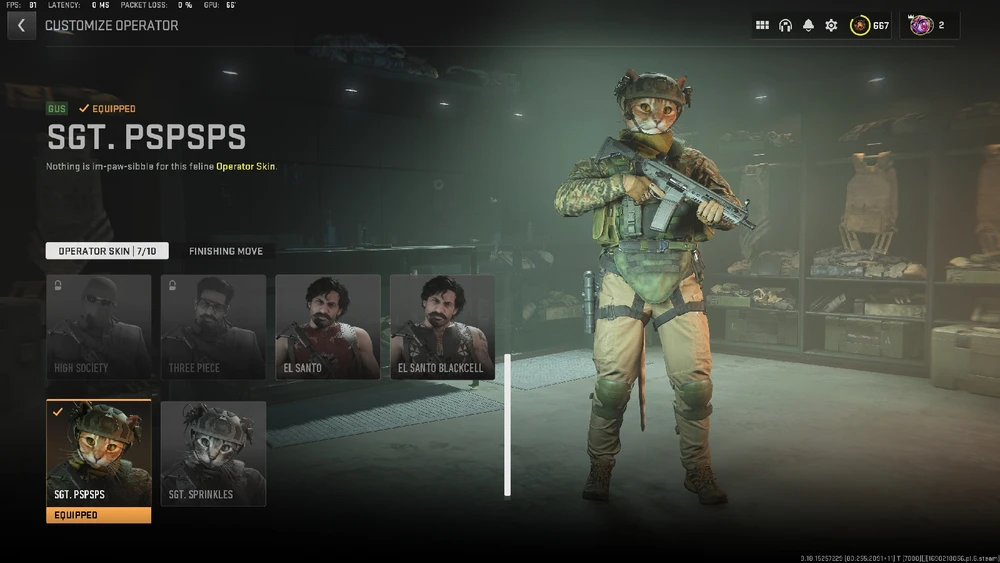Open settings with the gear icon
Viewport: 1000px width, 563px height.
point(831,26)
